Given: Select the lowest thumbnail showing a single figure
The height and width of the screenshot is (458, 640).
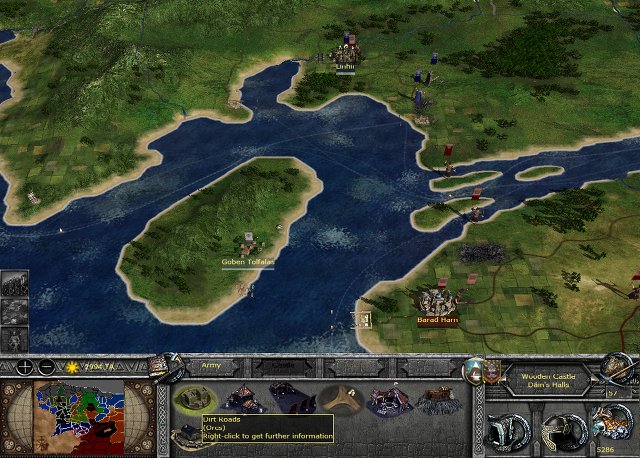Looking at the screenshot, I should [x=14, y=339].
